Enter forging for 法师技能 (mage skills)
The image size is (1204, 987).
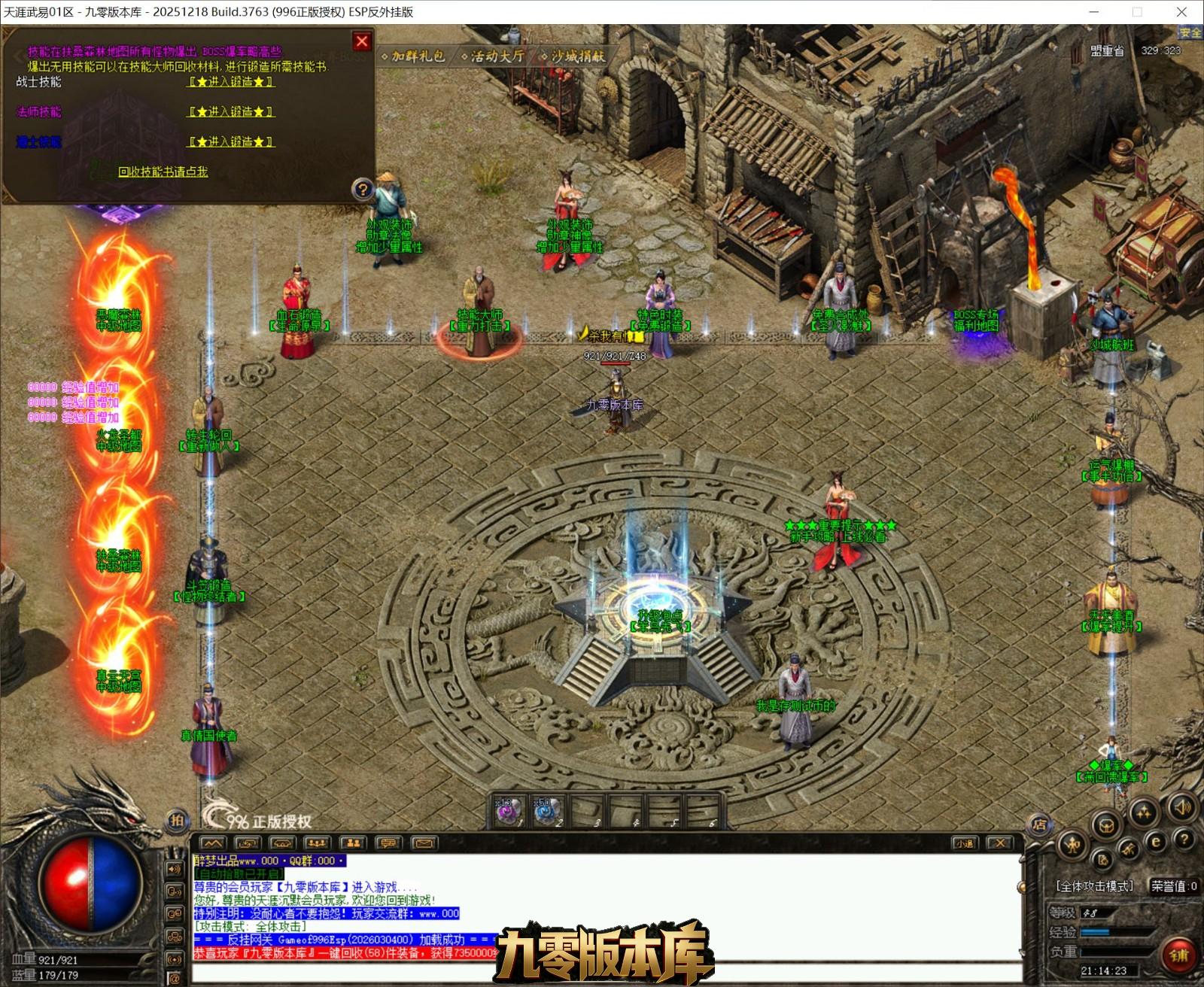pos(231,112)
